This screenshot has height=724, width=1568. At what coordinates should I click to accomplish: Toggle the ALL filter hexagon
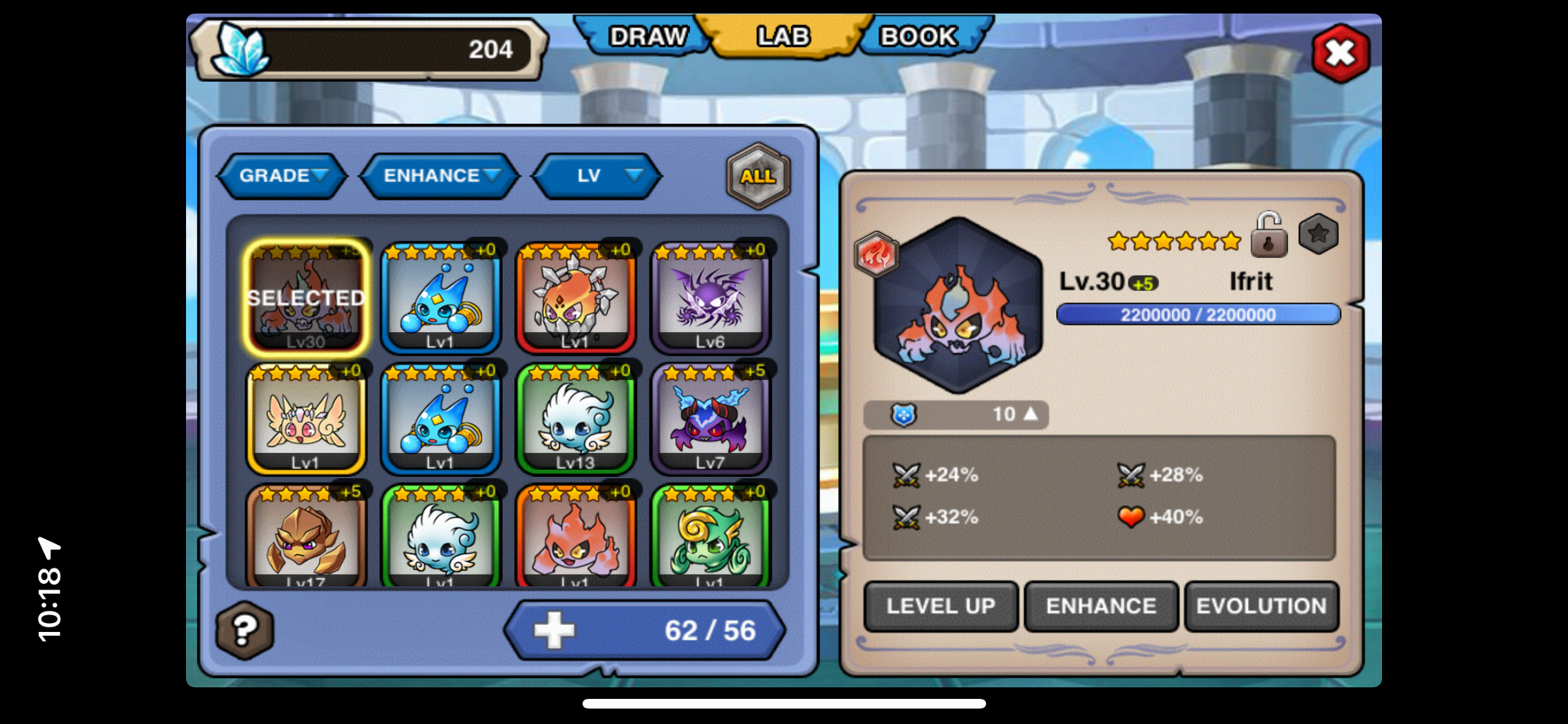click(758, 176)
